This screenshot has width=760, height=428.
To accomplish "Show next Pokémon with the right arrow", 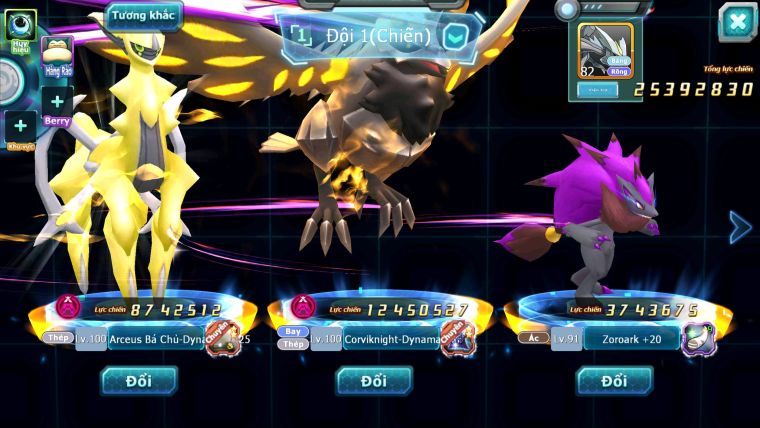I will pyautogui.click(x=739, y=227).
